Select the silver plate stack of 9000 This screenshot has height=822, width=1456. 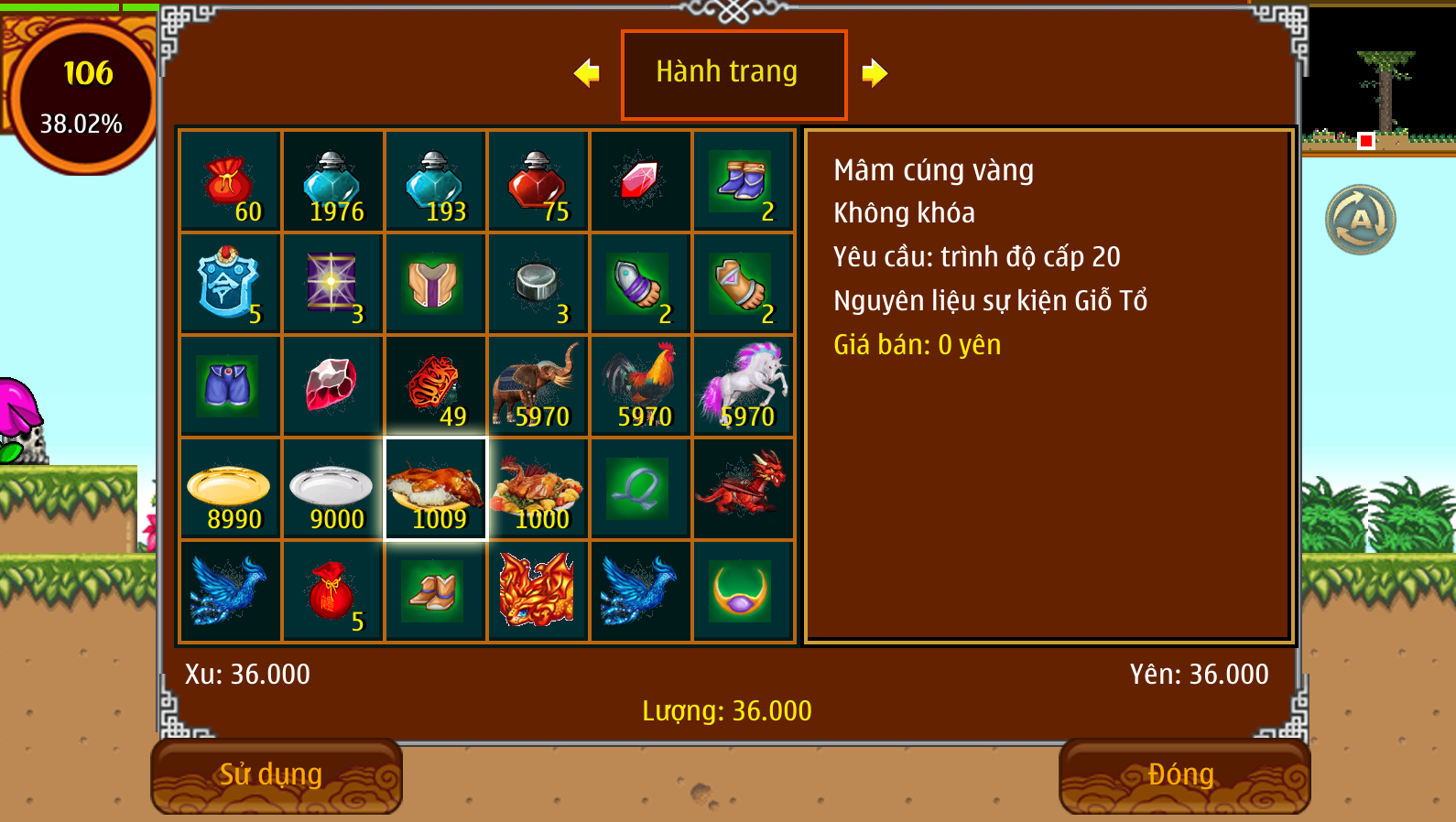pyautogui.click(x=332, y=489)
